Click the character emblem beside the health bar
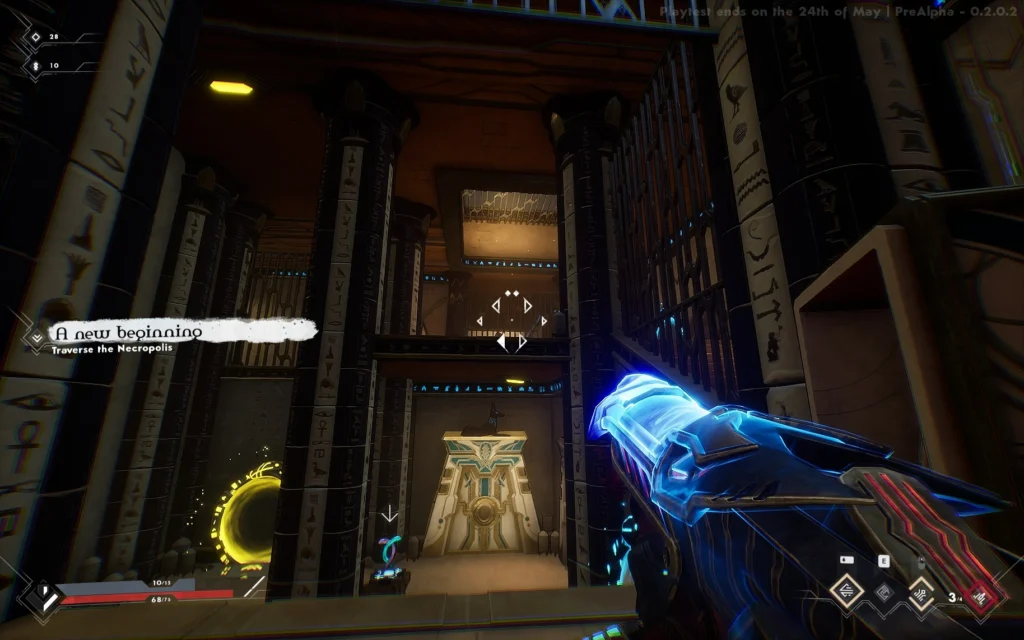1024x640 pixels. [x=39, y=596]
